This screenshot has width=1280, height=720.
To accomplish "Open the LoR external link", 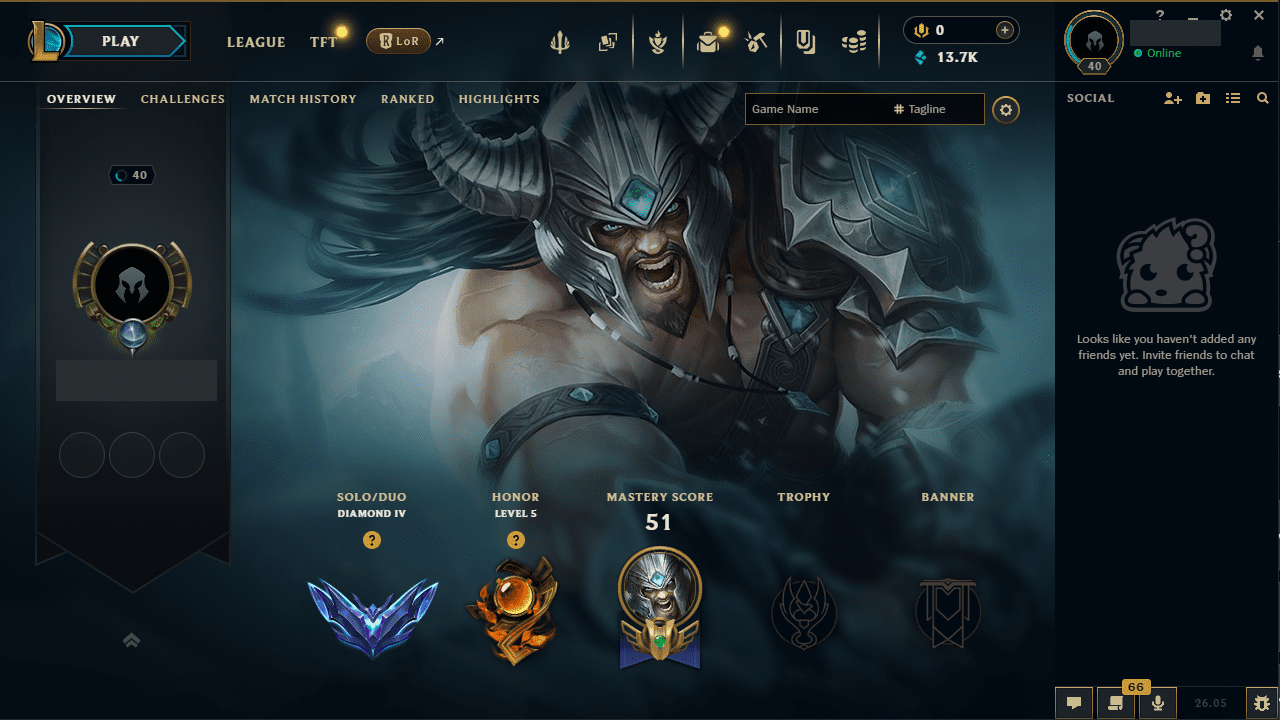I will point(400,41).
